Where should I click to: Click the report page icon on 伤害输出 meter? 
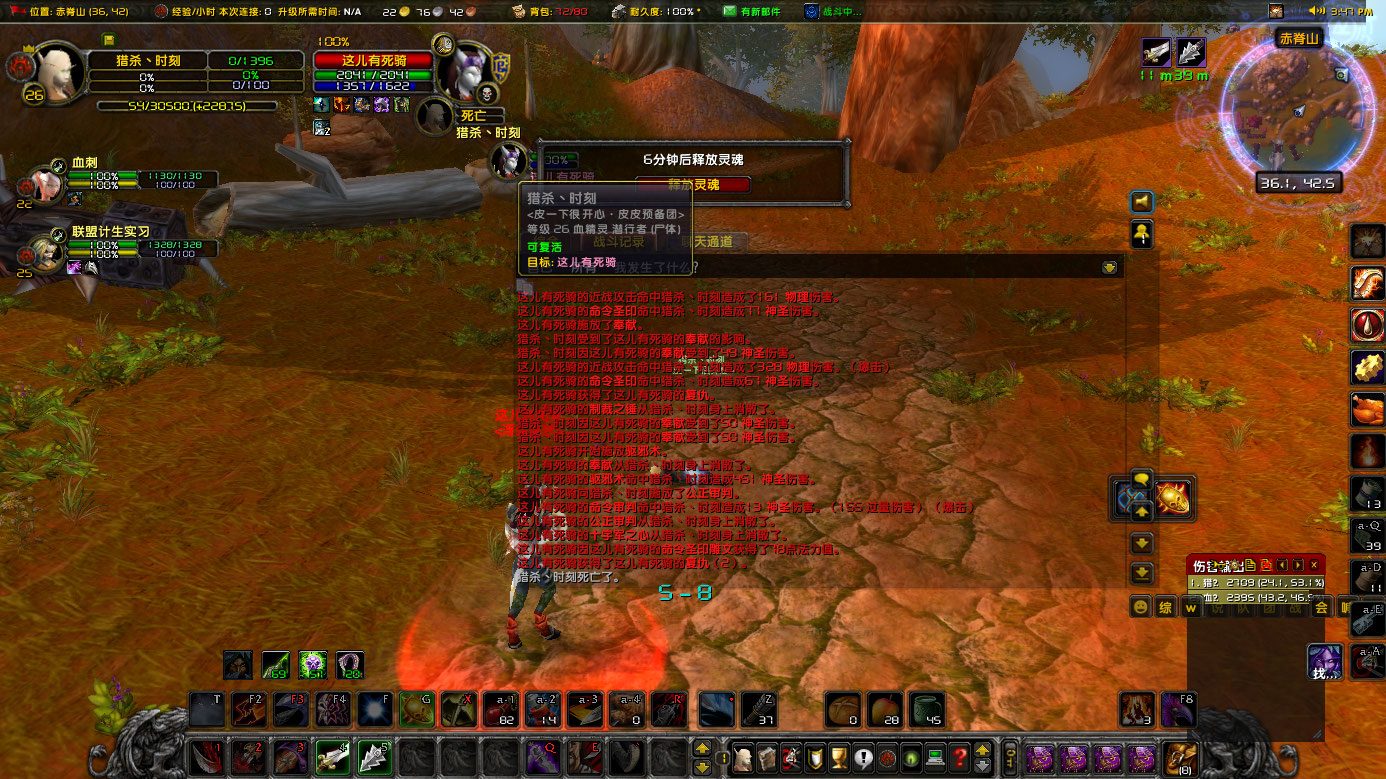[1251, 565]
